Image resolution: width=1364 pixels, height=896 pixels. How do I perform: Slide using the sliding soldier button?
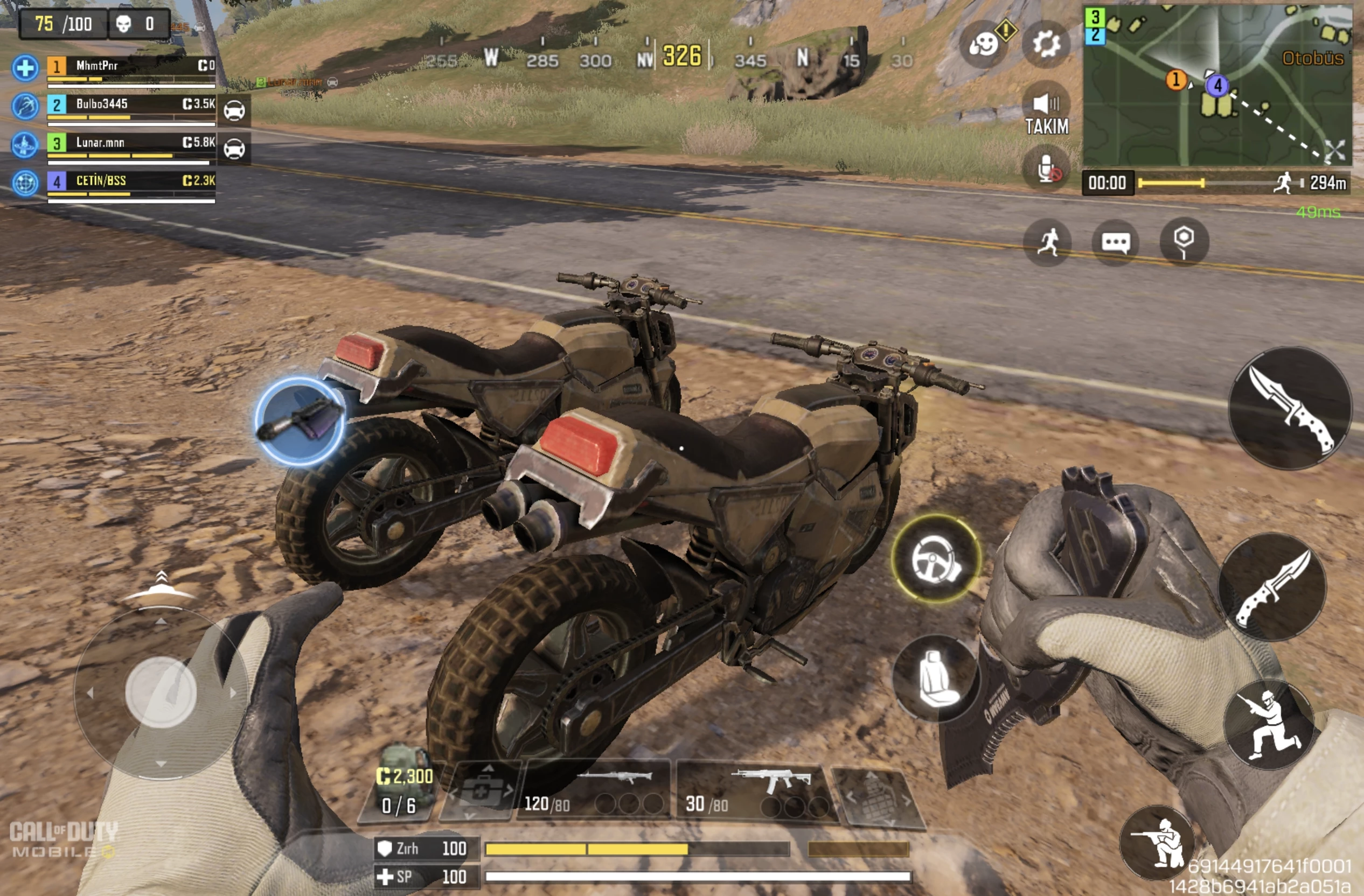click(x=1269, y=724)
